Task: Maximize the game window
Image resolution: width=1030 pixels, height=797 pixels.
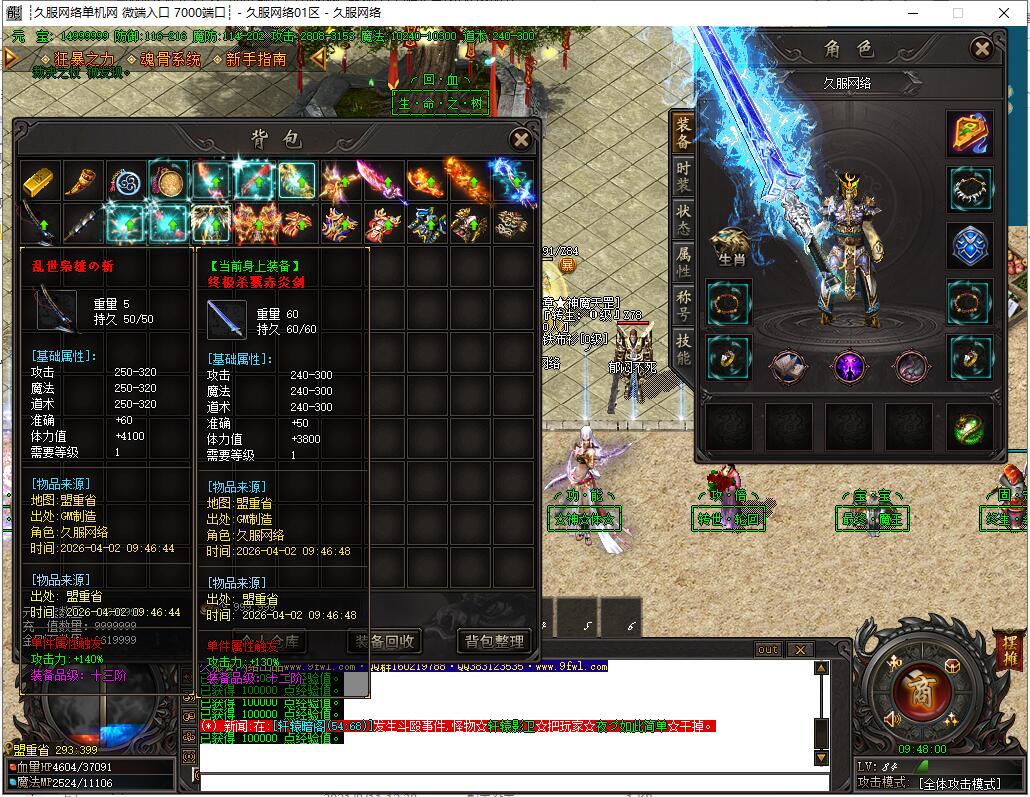Action: (957, 13)
